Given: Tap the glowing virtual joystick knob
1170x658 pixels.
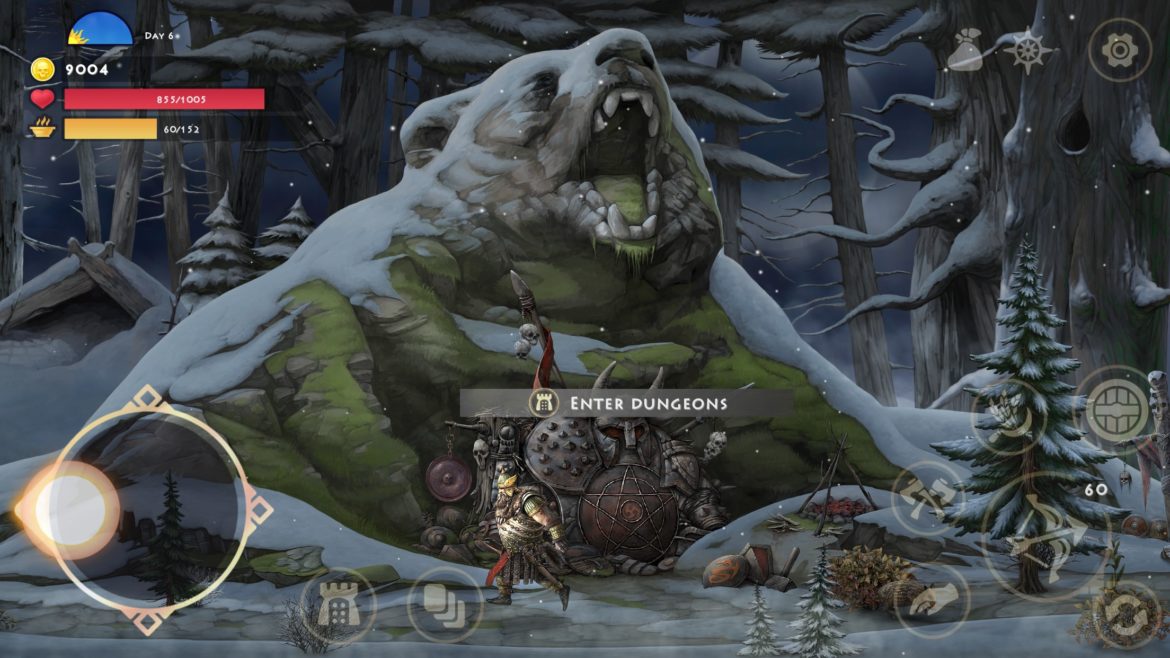Looking at the screenshot, I should point(70,510).
